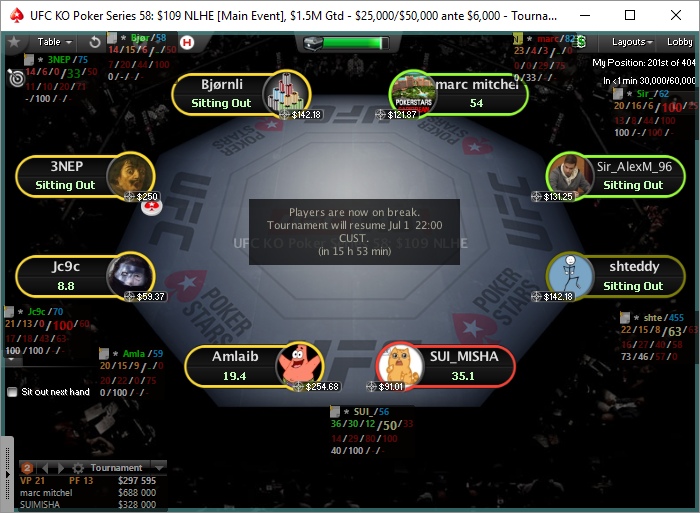Click the circular replay arrow icon
Image resolution: width=700 pixels, height=513 pixels.
pyautogui.click(x=95, y=42)
